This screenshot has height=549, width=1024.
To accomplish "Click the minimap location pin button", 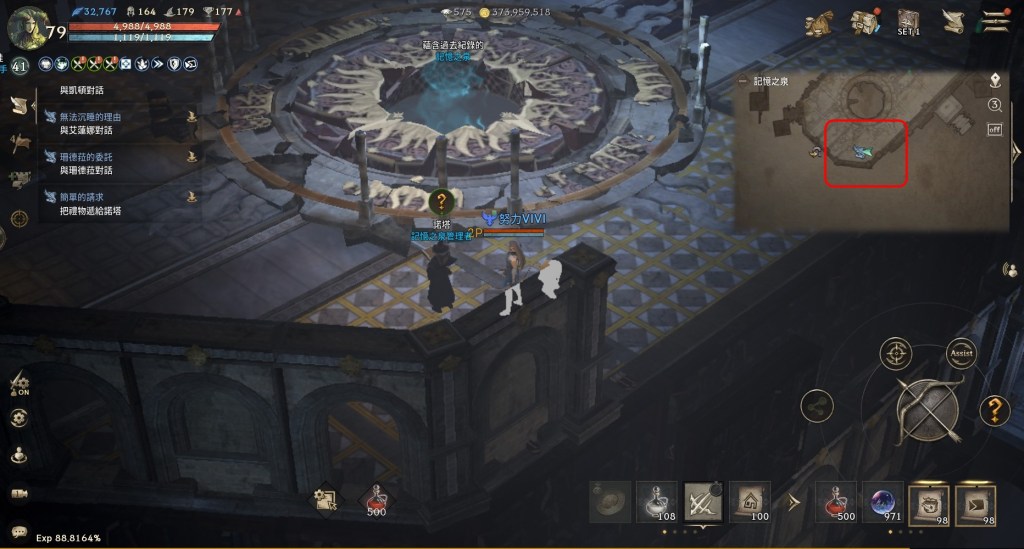I will (995, 80).
